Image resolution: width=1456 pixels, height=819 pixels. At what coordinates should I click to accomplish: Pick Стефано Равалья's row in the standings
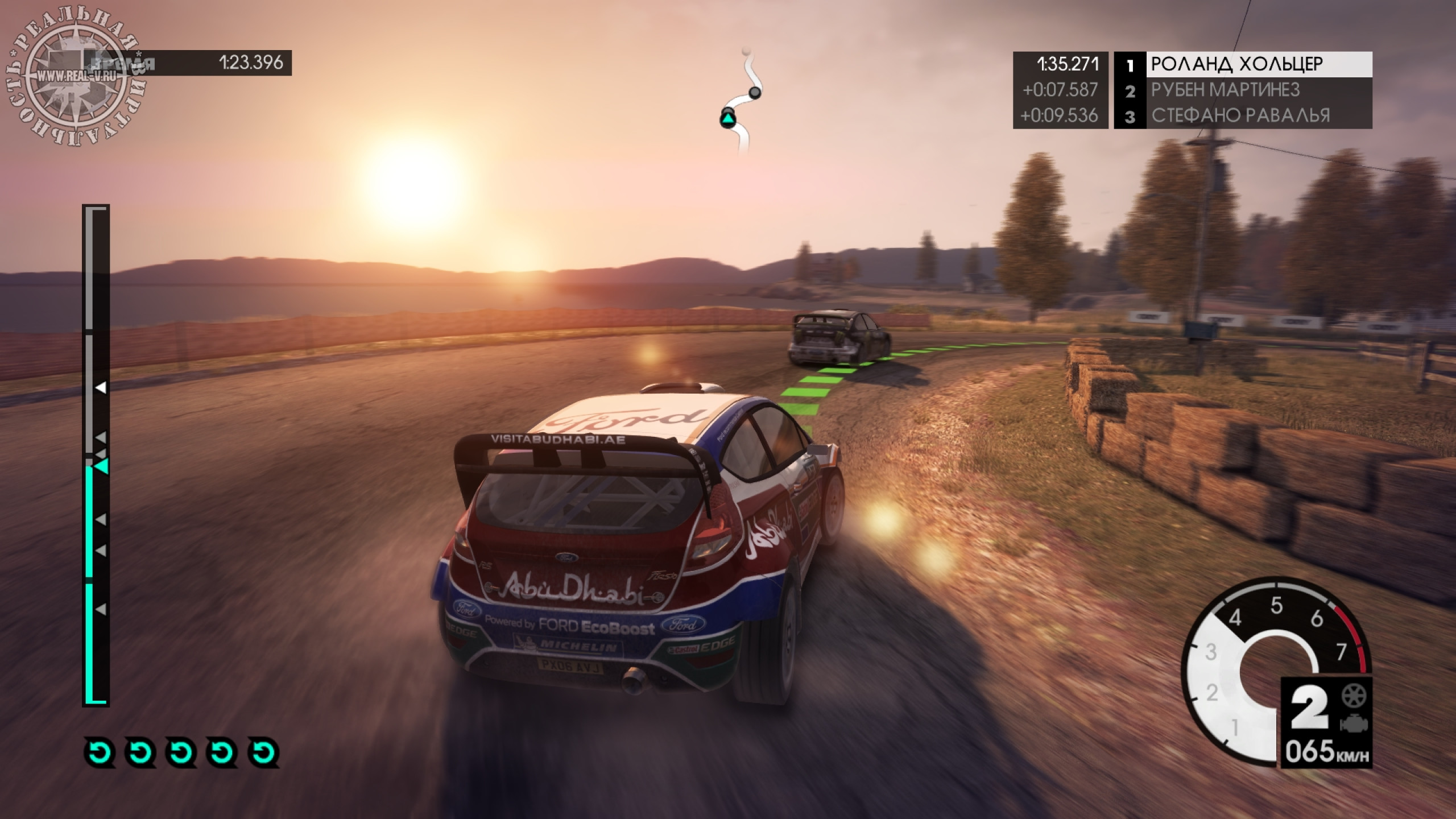pos(1242,115)
